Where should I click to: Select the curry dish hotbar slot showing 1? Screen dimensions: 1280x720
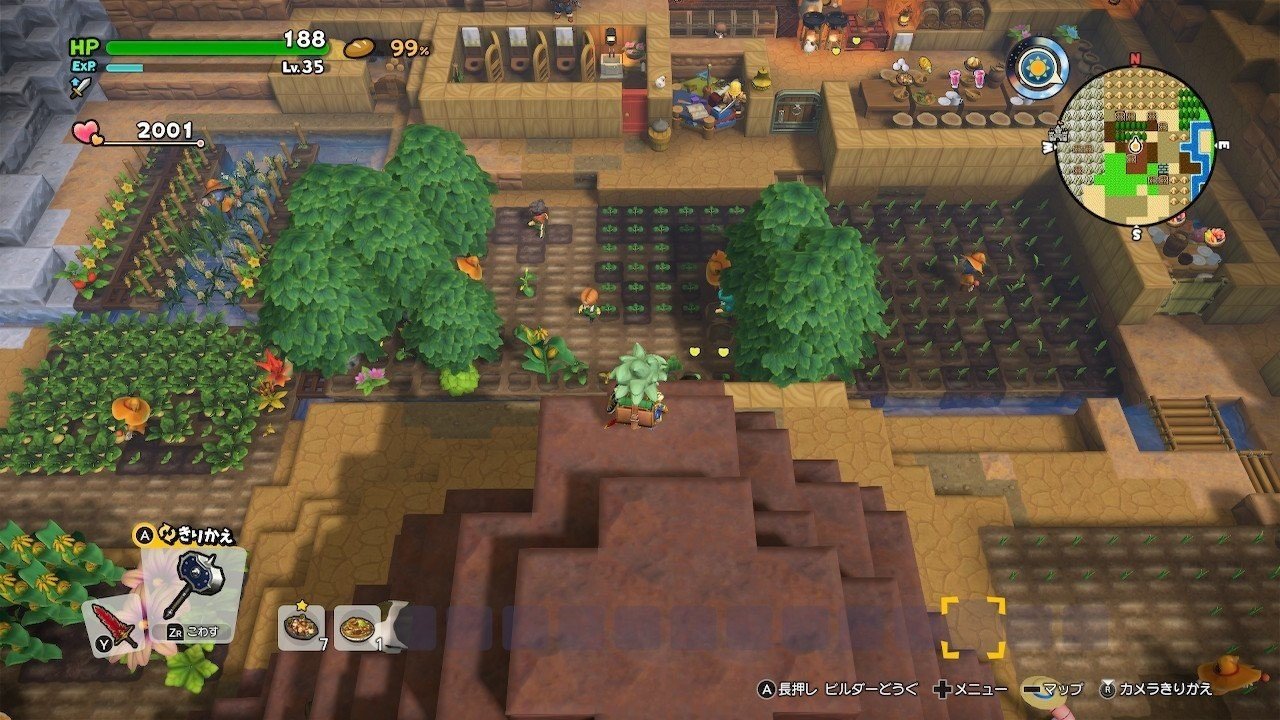point(357,628)
